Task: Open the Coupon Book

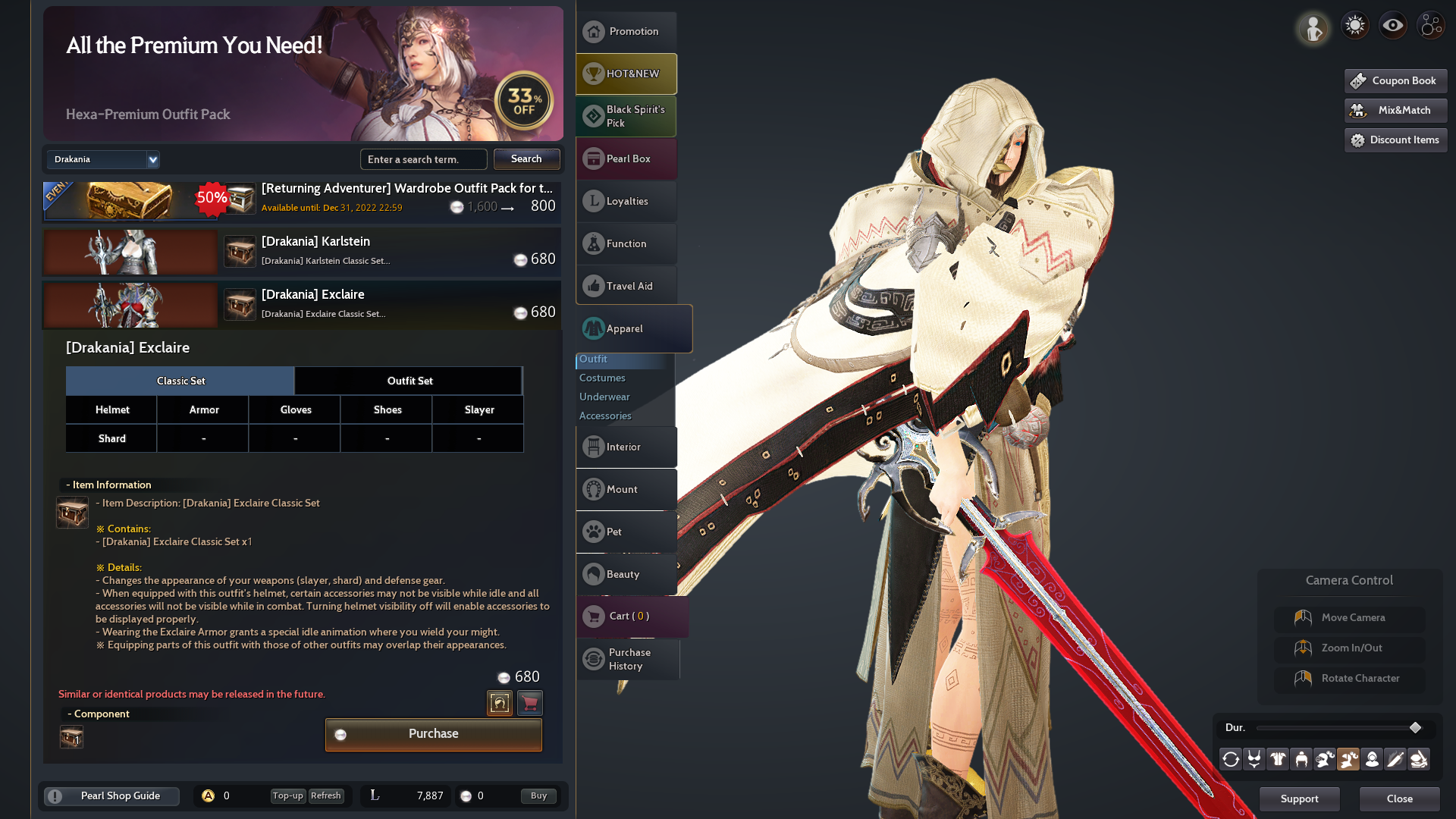Action: click(x=1395, y=80)
